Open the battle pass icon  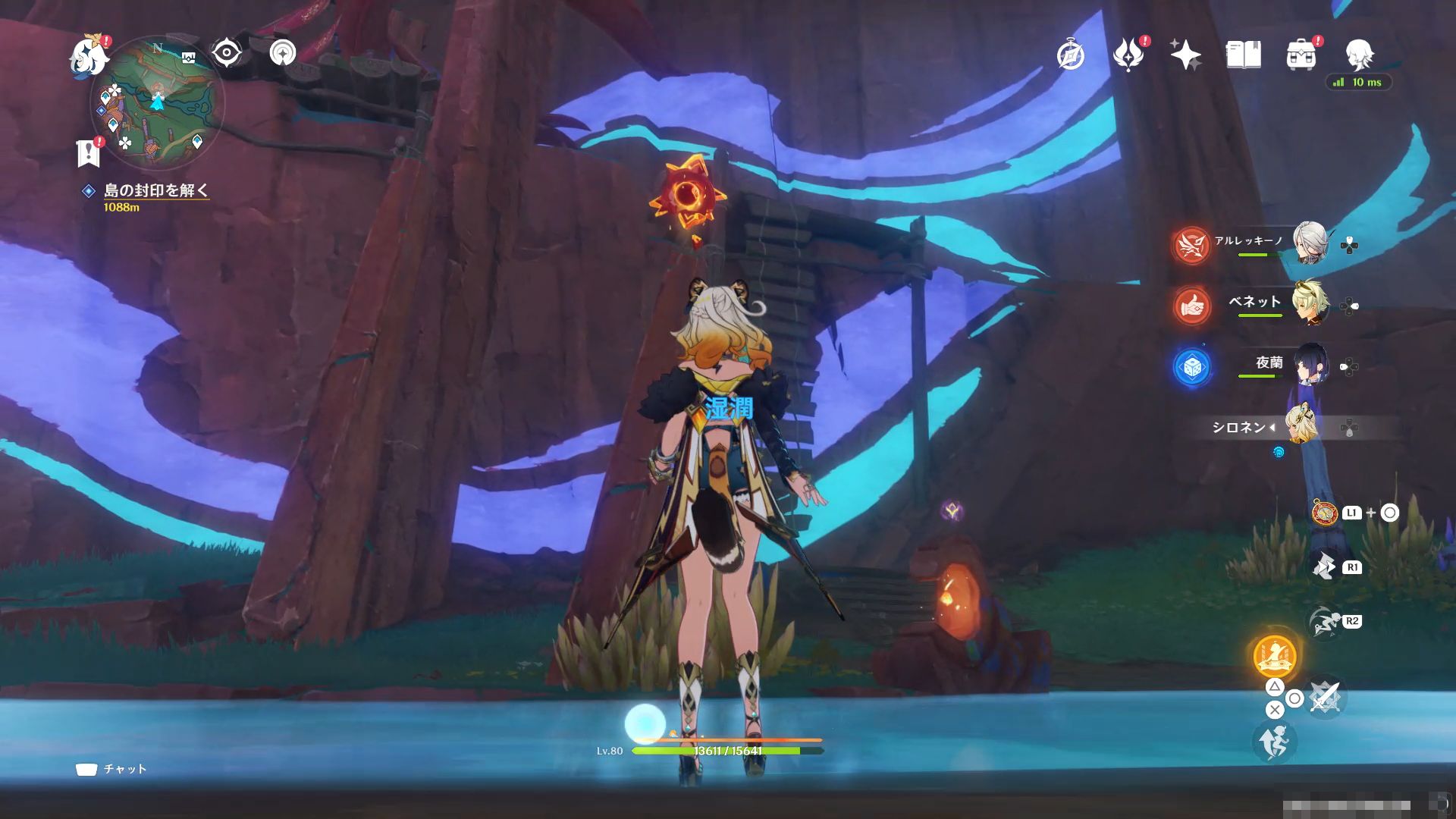pos(1128,55)
